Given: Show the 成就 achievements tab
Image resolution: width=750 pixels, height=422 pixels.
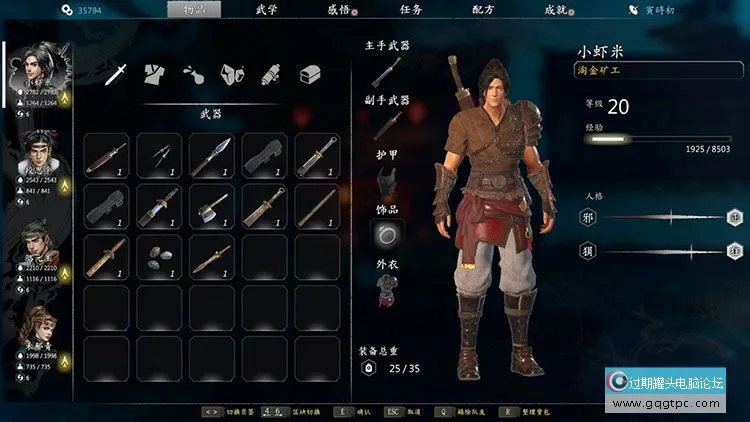Looking at the screenshot, I should (x=555, y=9).
